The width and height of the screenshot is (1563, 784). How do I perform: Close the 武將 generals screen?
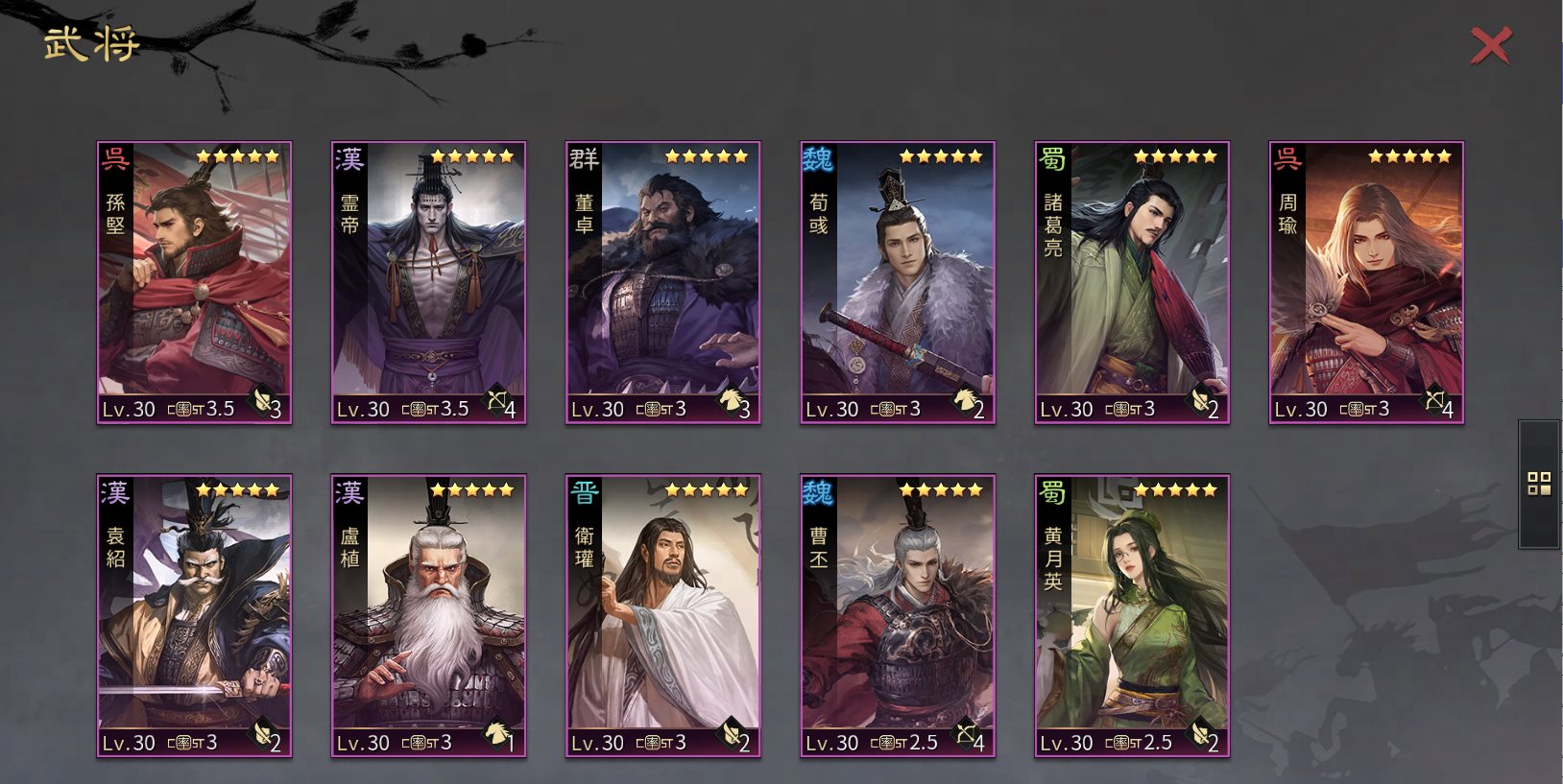click(1490, 46)
